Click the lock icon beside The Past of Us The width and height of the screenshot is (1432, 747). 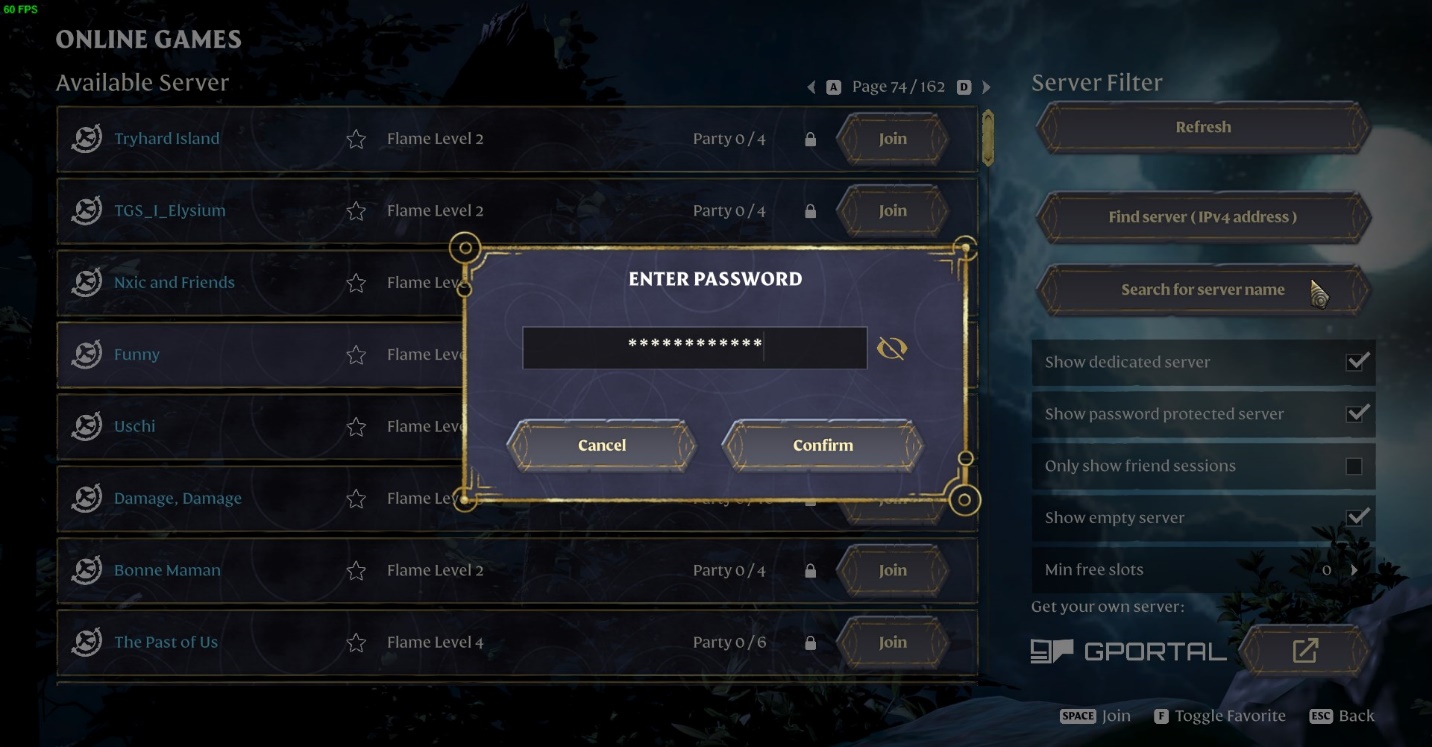810,642
